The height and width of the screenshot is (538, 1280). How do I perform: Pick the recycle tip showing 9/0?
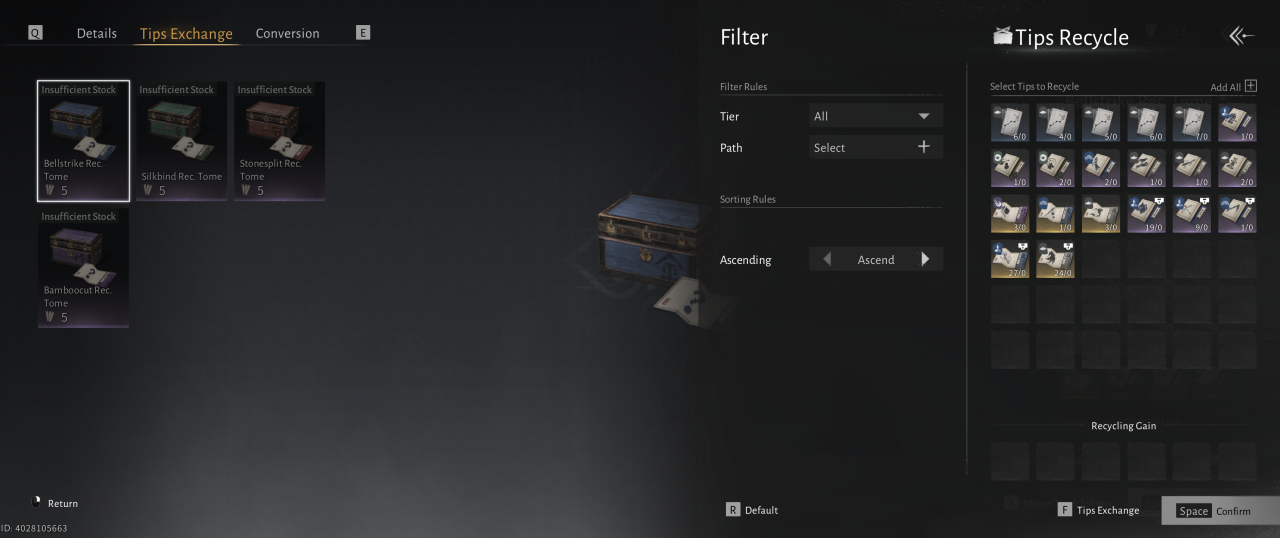[x=1191, y=213]
